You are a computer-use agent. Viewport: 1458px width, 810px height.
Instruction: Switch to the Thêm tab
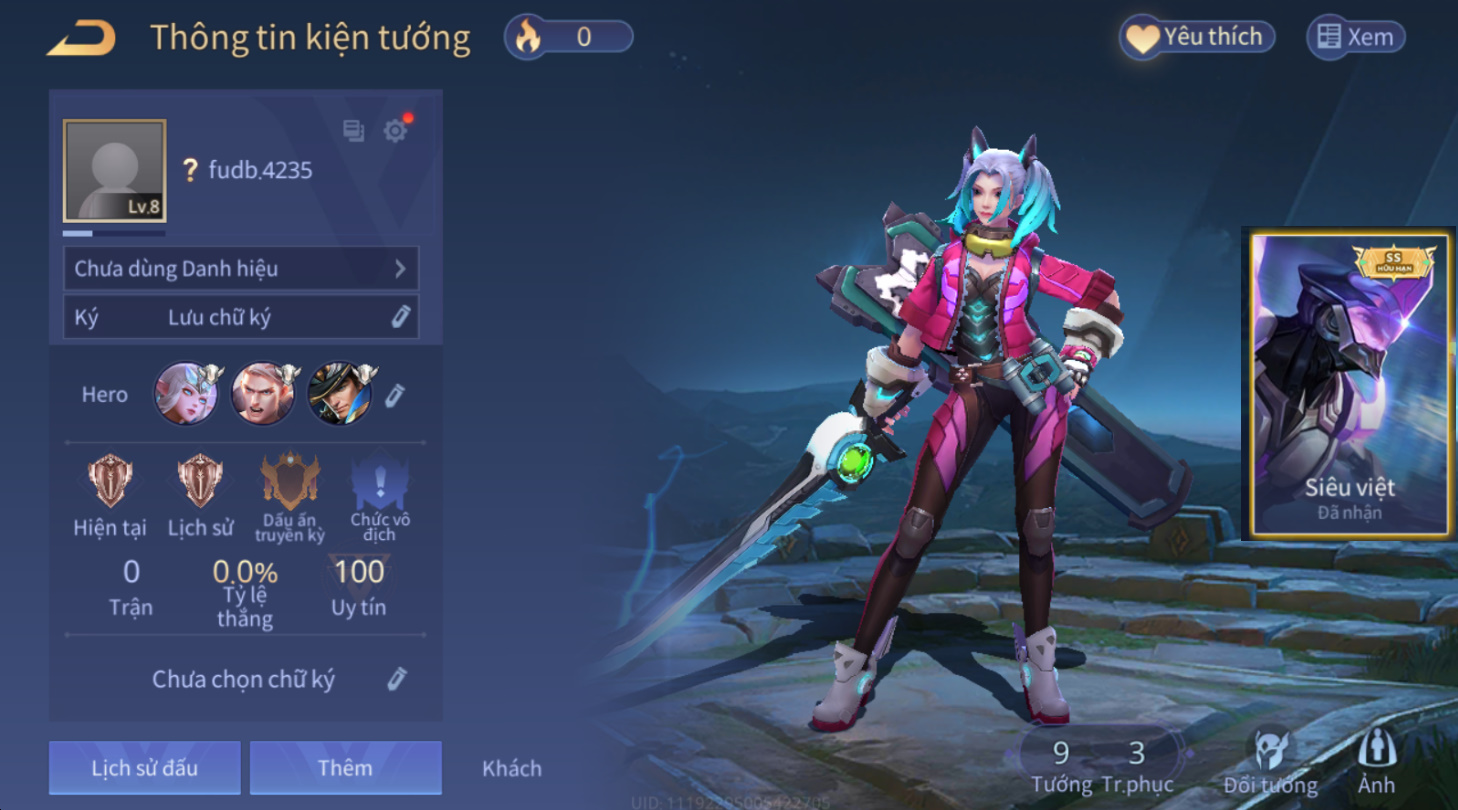coord(345,768)
